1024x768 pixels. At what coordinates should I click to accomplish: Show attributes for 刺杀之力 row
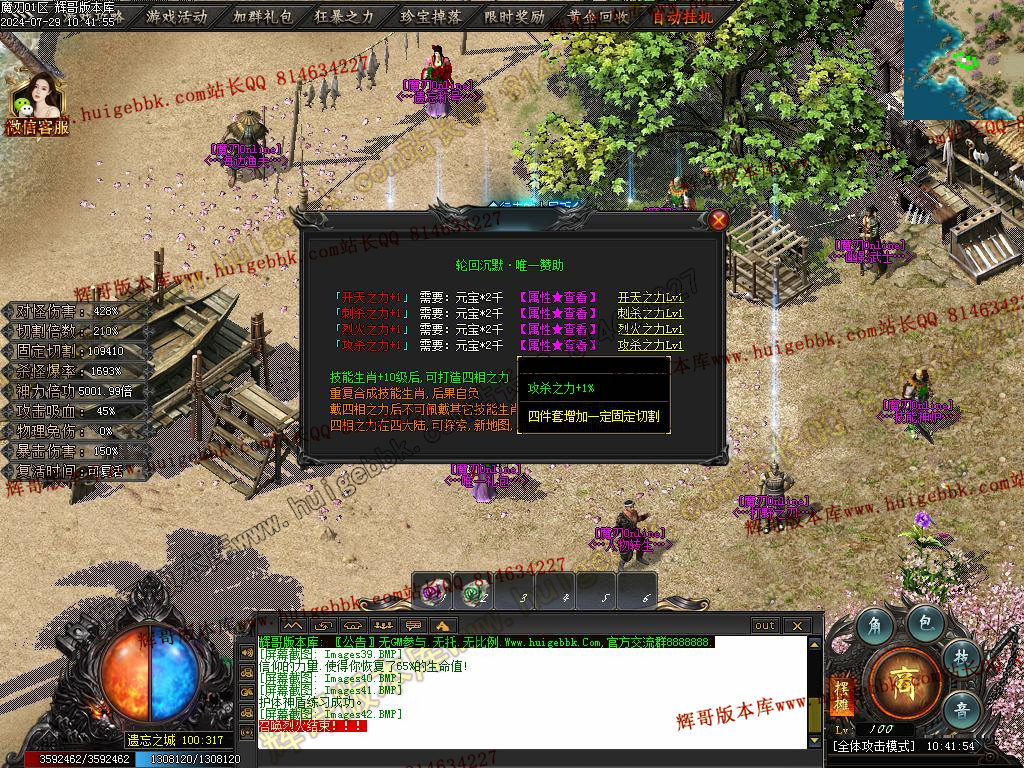[x=557, y=313]
